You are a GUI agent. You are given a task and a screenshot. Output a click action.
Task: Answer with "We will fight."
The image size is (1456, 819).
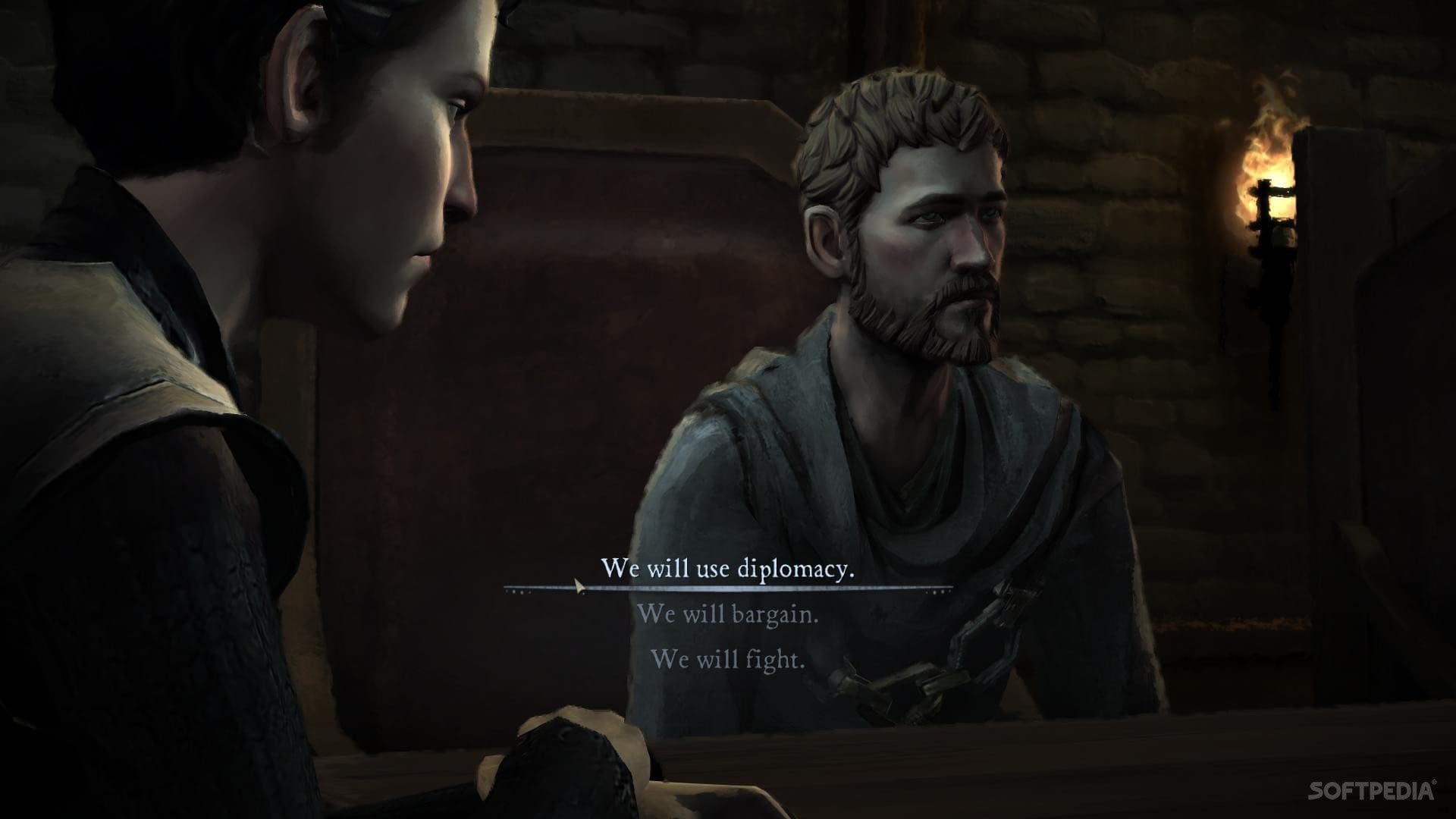727,658
